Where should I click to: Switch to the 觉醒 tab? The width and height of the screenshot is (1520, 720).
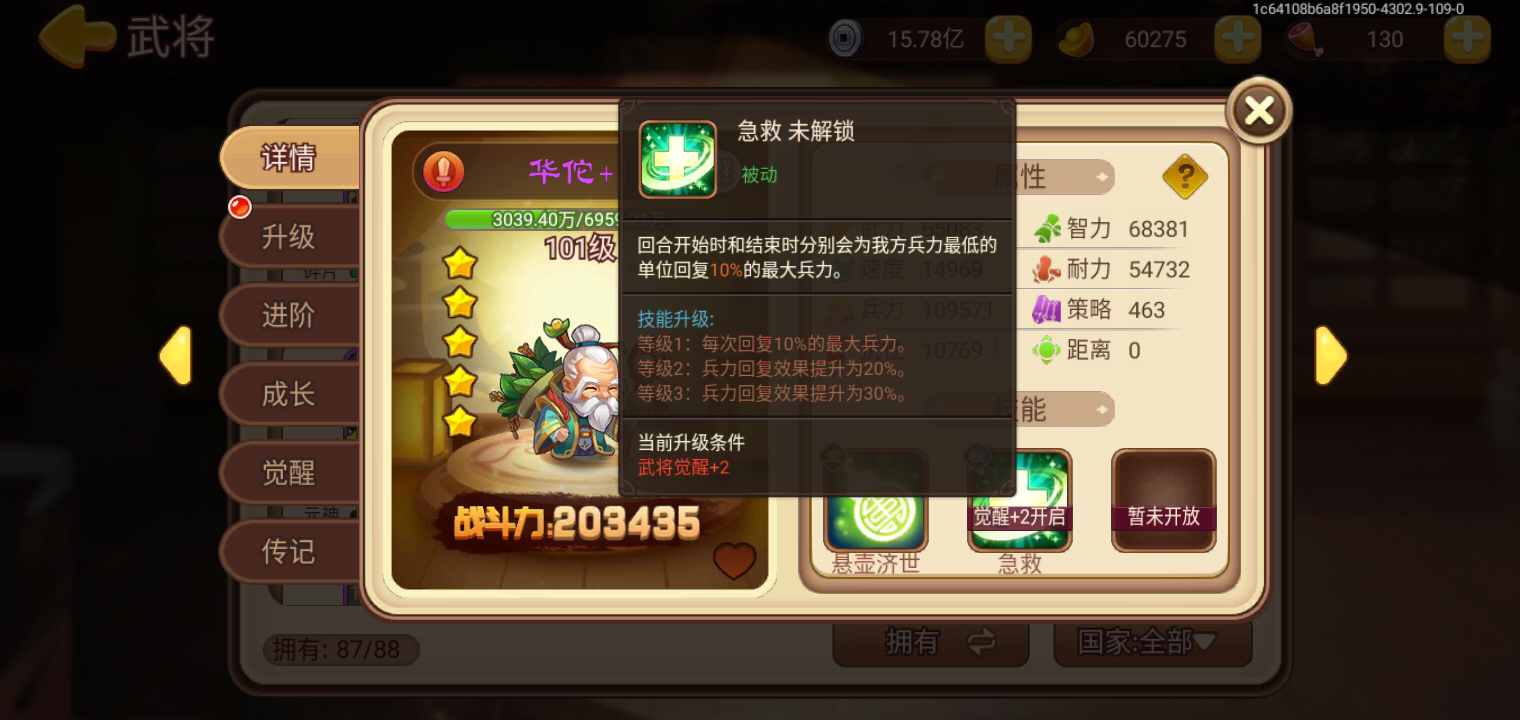288,472
